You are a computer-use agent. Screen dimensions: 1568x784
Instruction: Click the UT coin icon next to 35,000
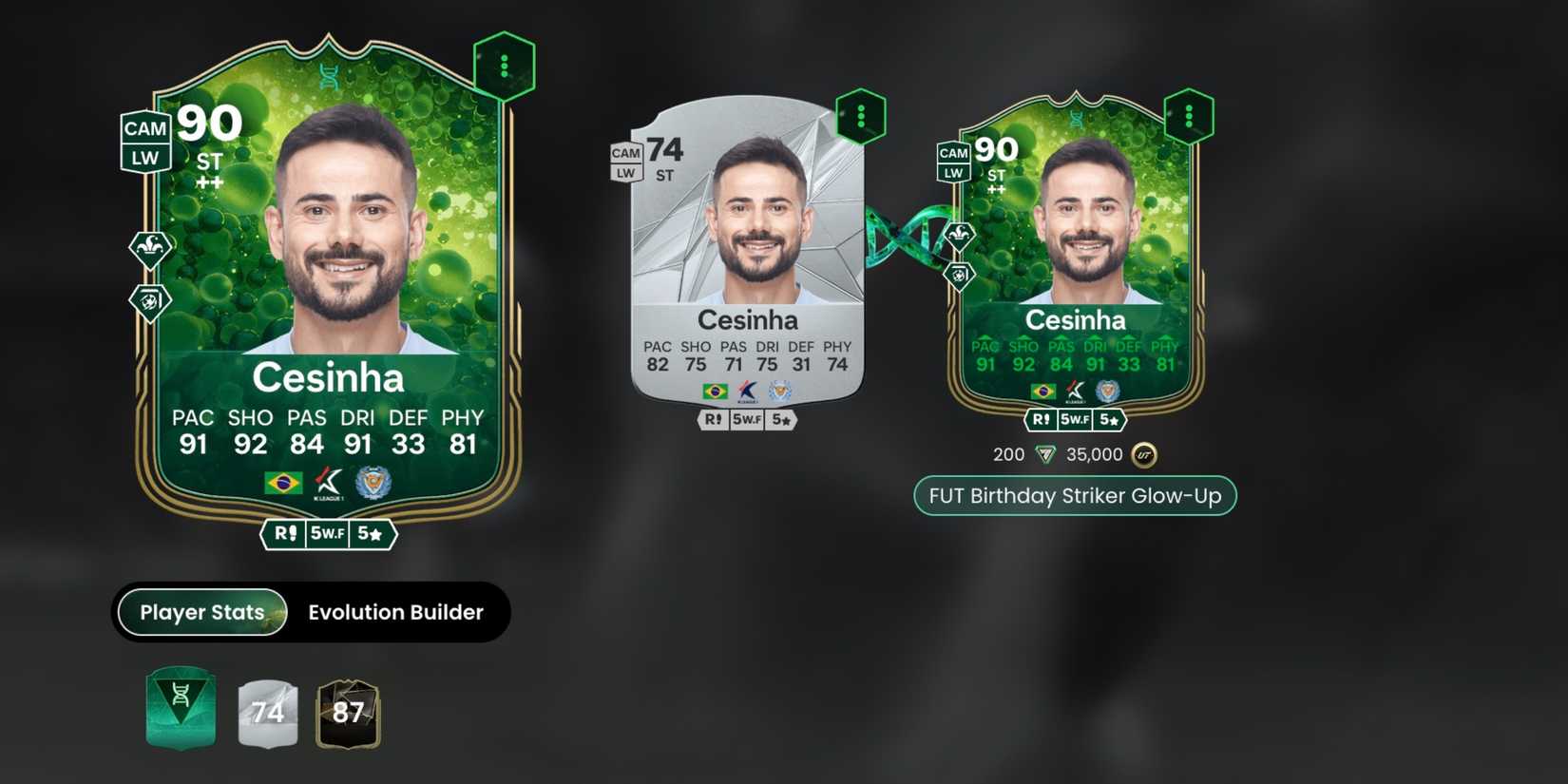tap(1144, 454)
